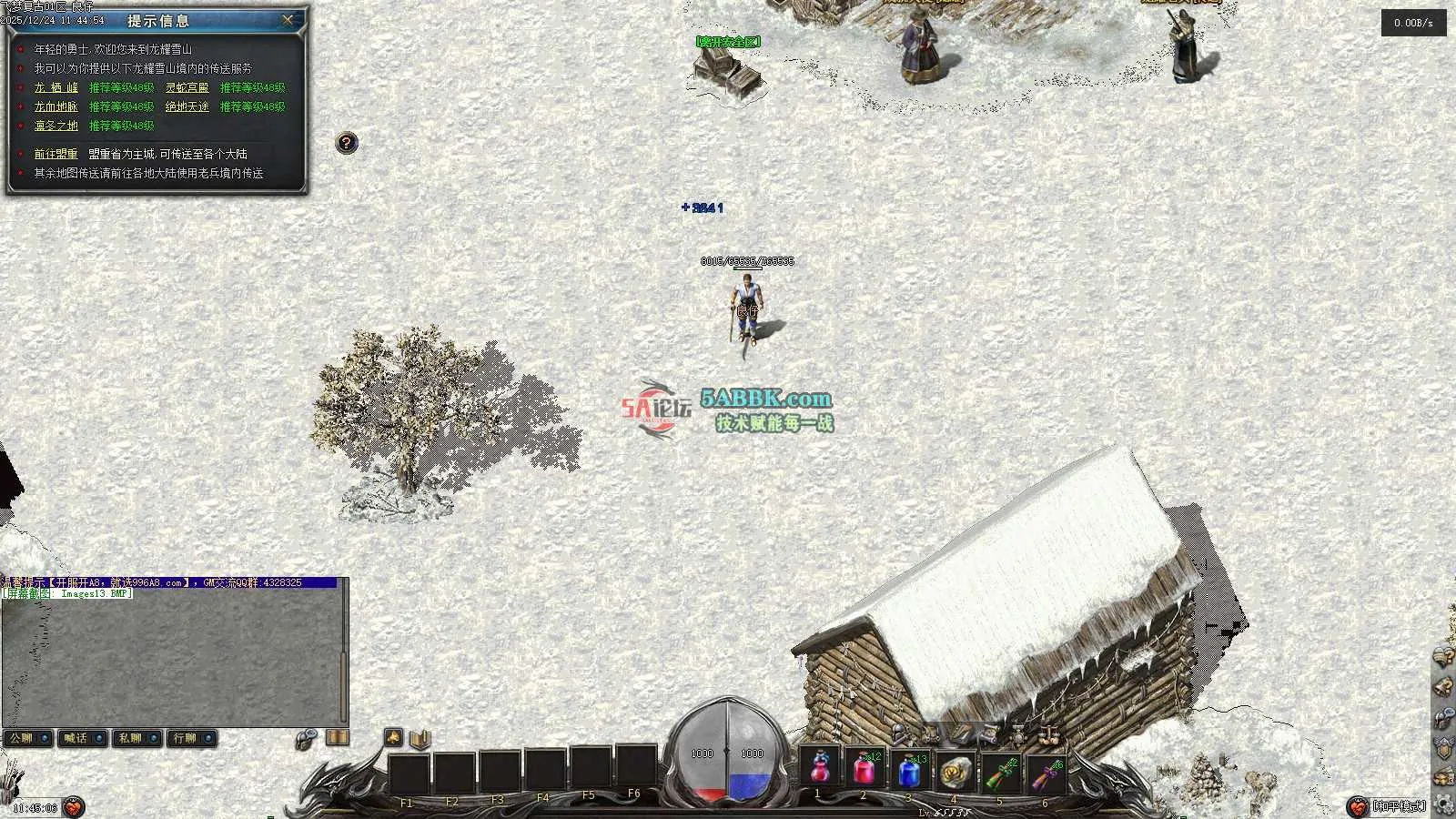Open the gear settings icon
The width and height of the screenshot is (1456, 819).
(x=1444, y=804)
